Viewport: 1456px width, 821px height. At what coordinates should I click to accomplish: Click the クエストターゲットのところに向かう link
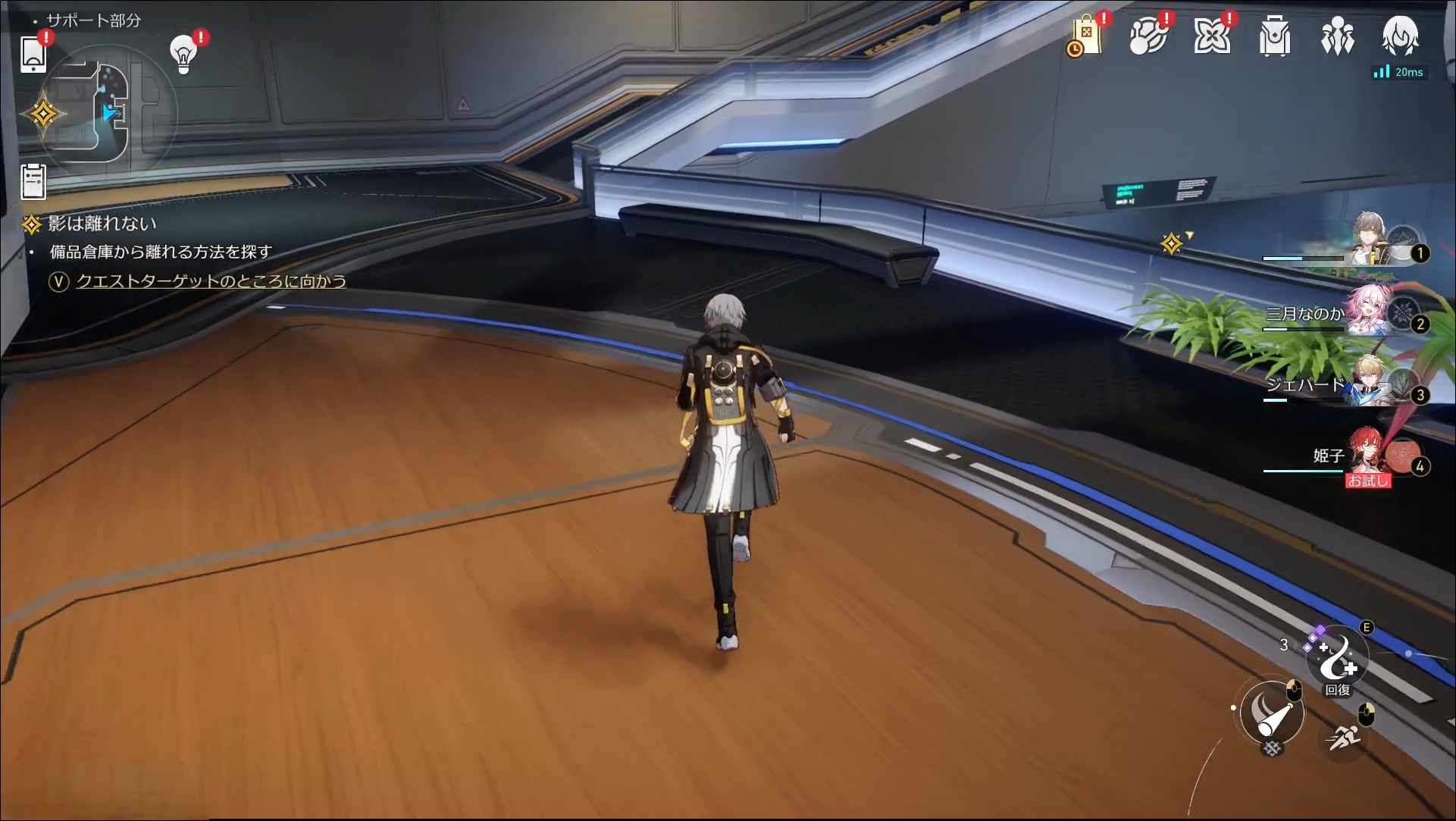[x=211, y=281]
